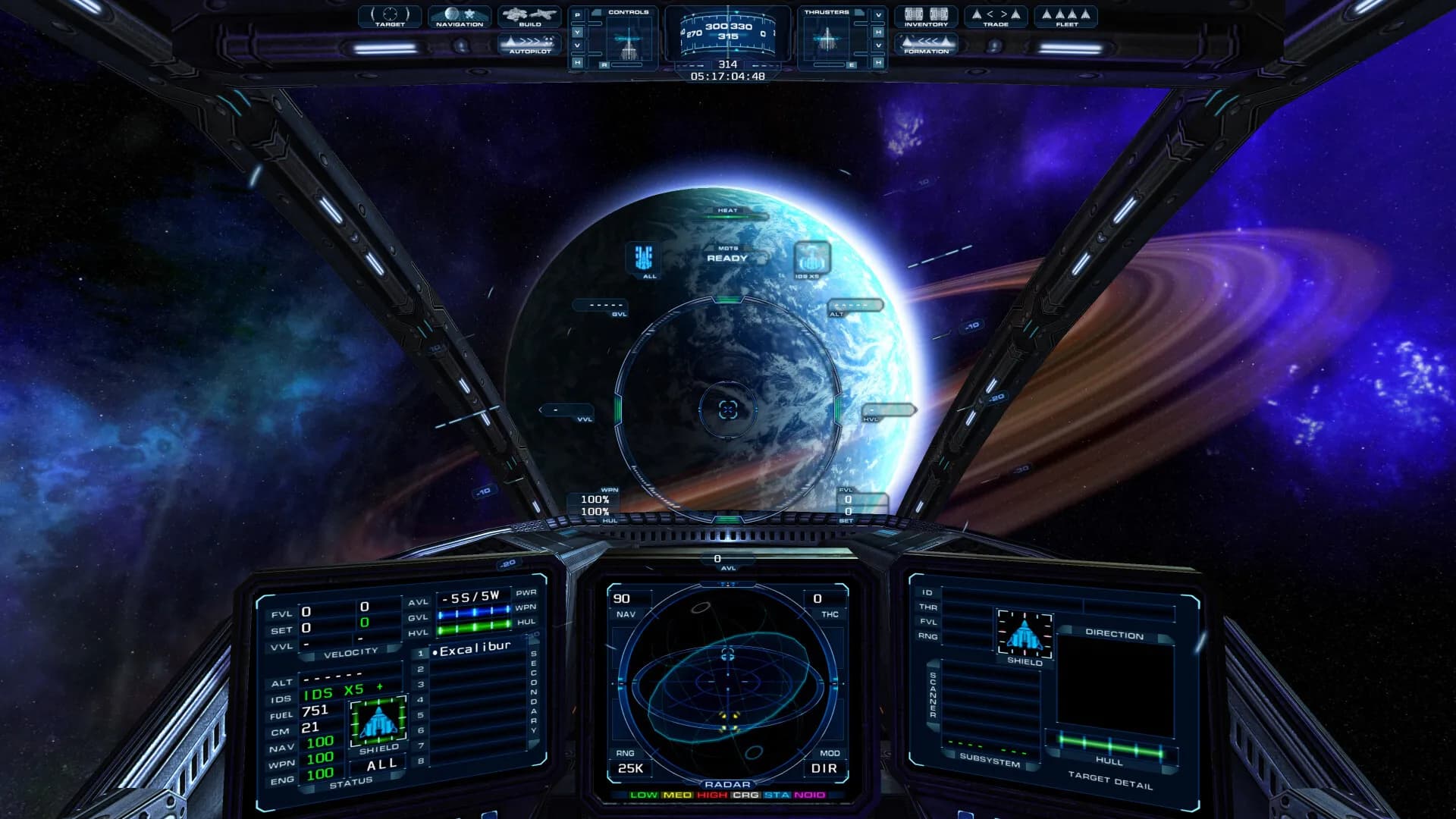Open the Navigation console

coord(460,17)
